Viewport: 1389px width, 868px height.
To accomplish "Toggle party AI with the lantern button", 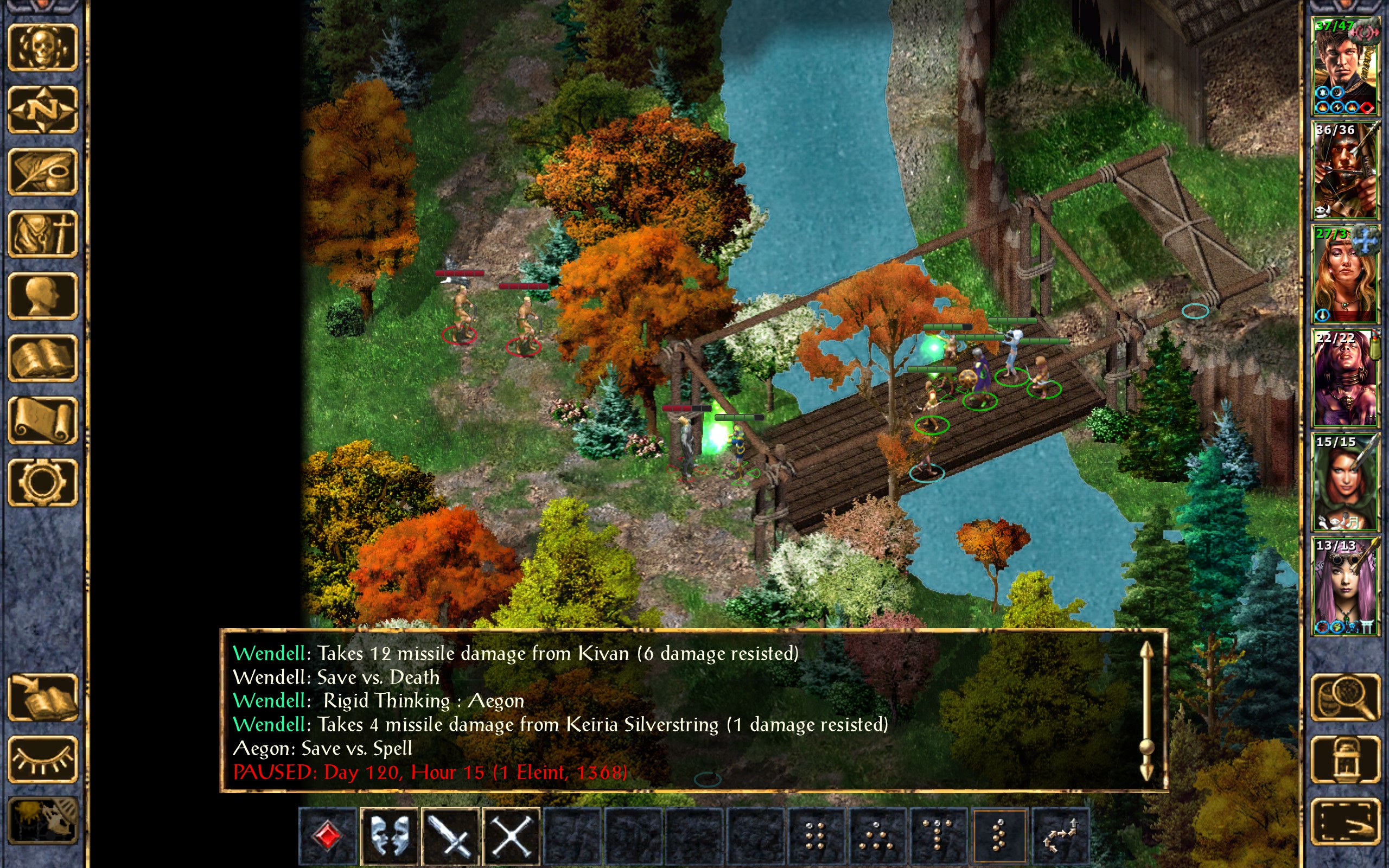I will pyautogui.click(x=1345, y=759).
